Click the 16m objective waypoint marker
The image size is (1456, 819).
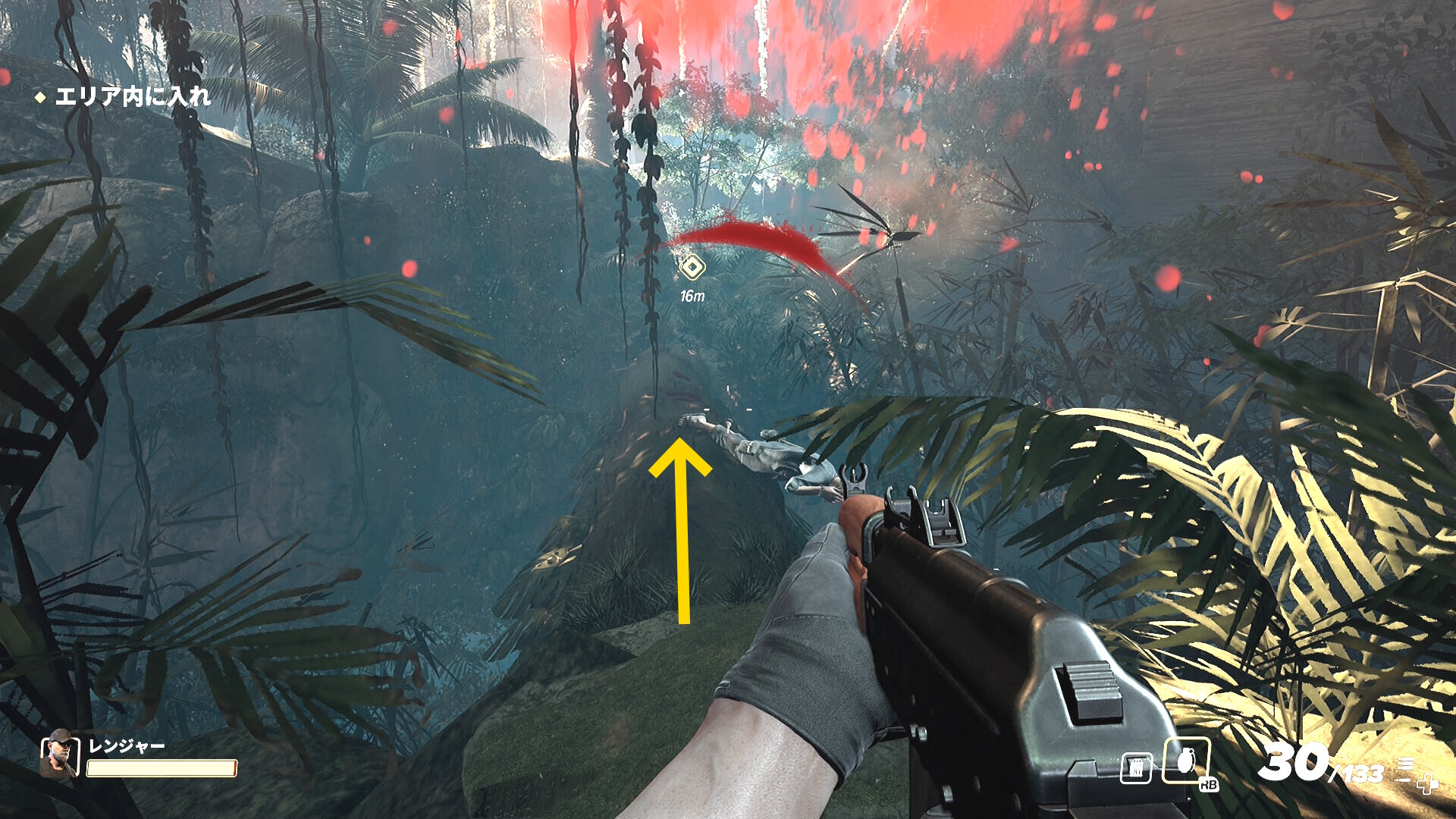[692, 268]
